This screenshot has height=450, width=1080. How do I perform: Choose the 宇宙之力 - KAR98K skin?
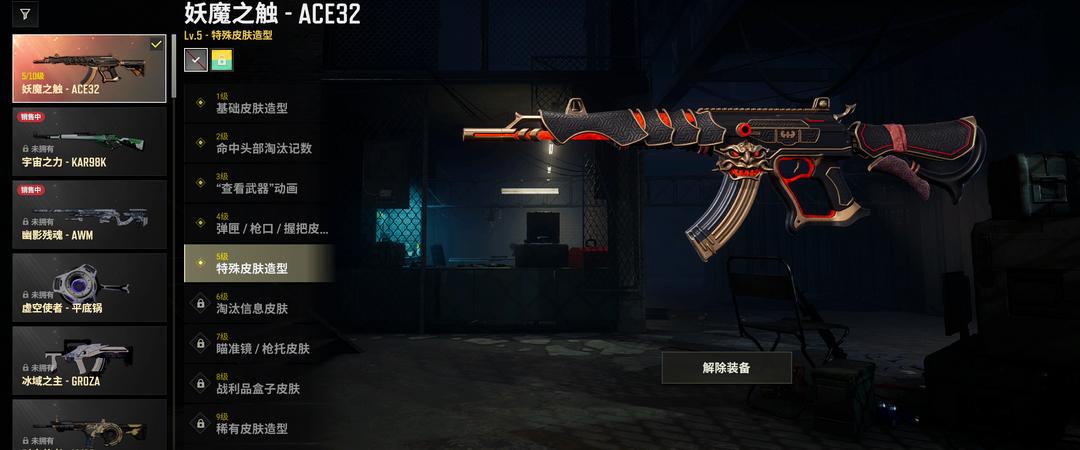pyautogui.click(x=89, y=141)
